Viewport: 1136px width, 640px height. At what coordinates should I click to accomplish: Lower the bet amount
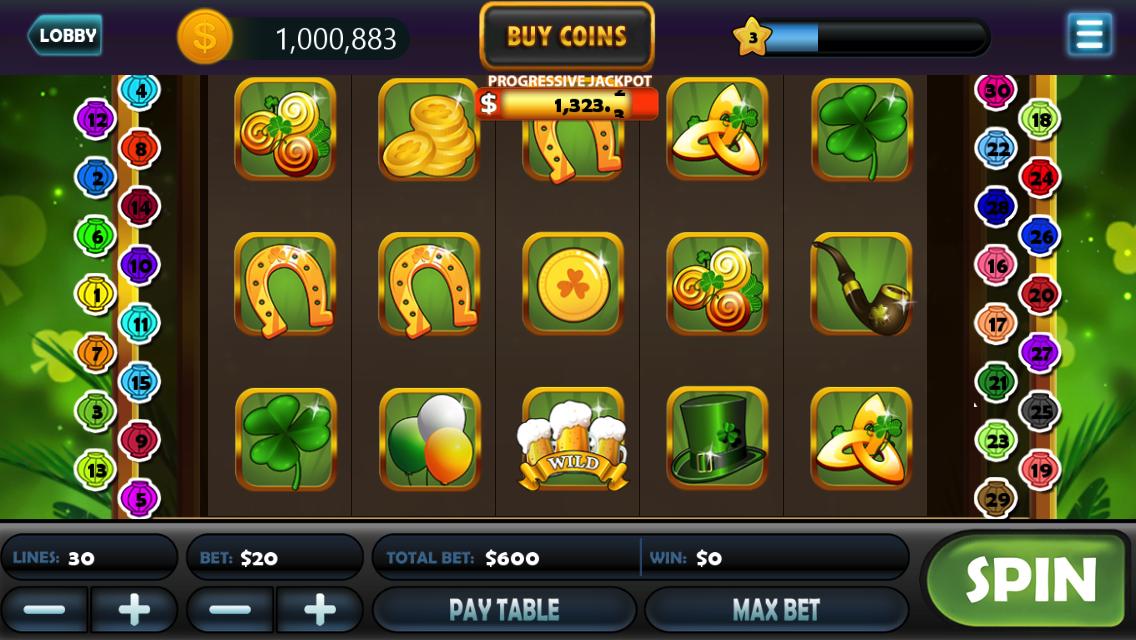pos(230,609)
